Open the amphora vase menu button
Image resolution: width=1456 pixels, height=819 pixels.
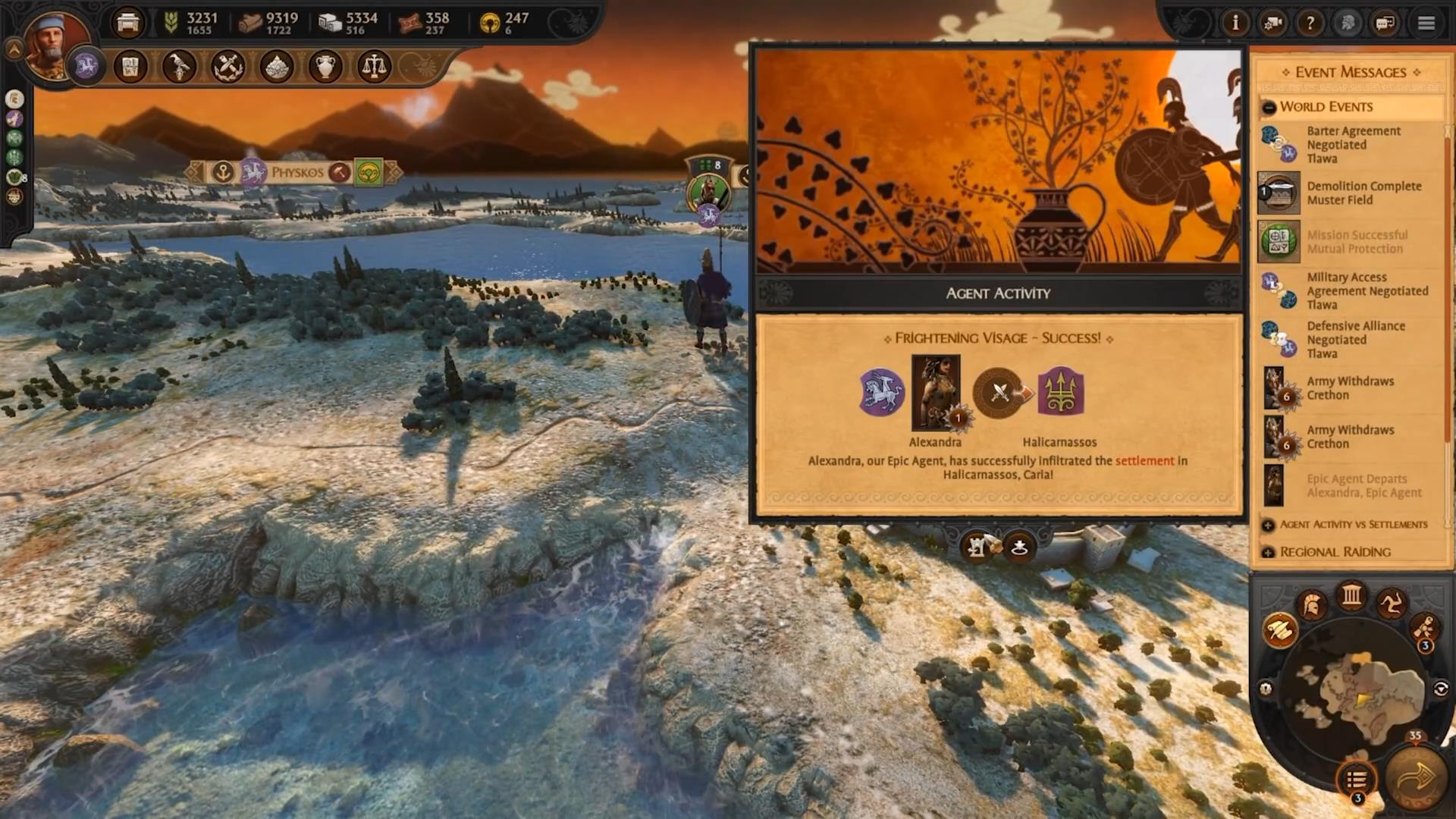(325, 67)
